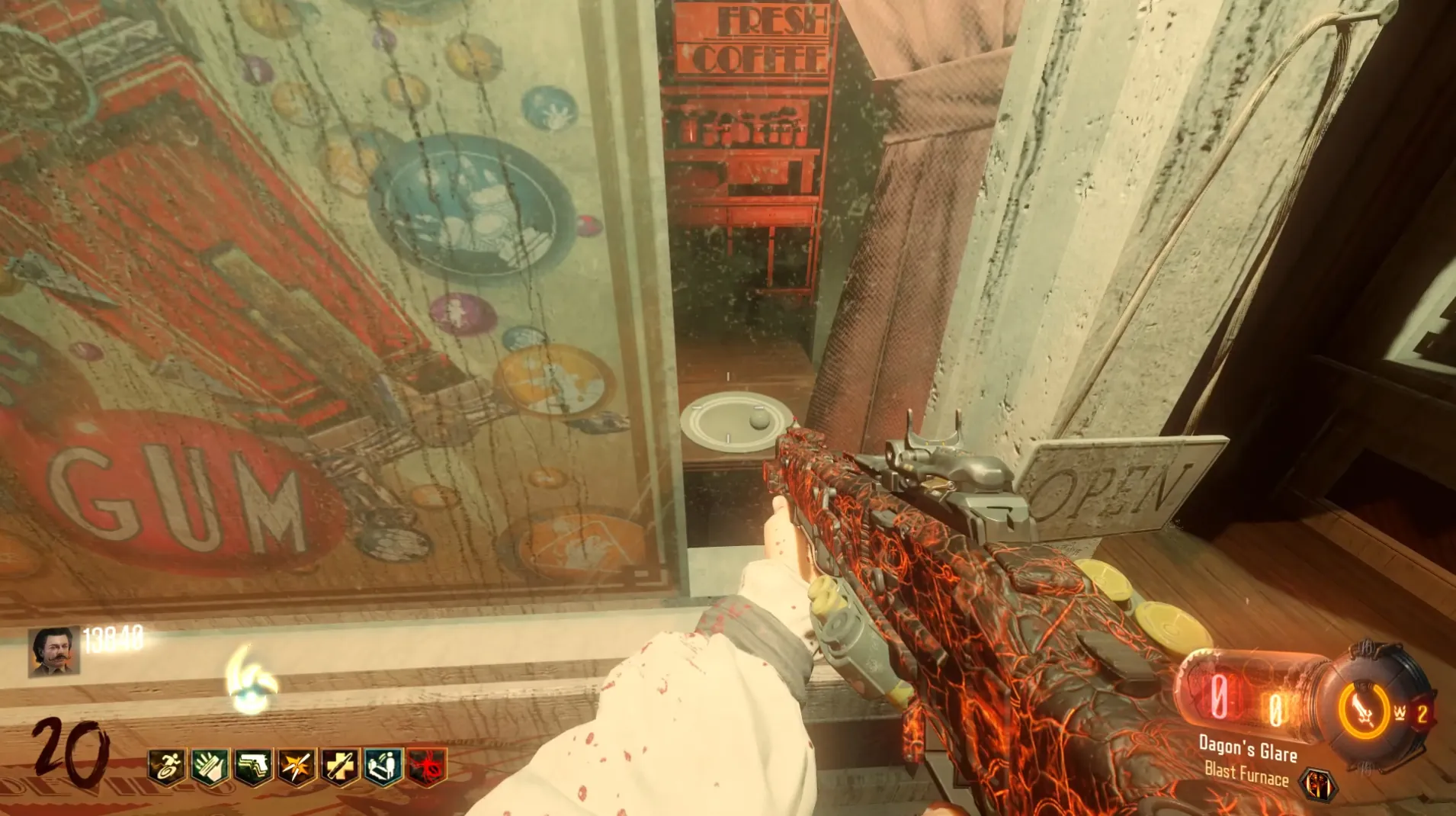Choose the Double Tap pistol perk icon
Screen dimensions: 1456x816
click(253, 766)
